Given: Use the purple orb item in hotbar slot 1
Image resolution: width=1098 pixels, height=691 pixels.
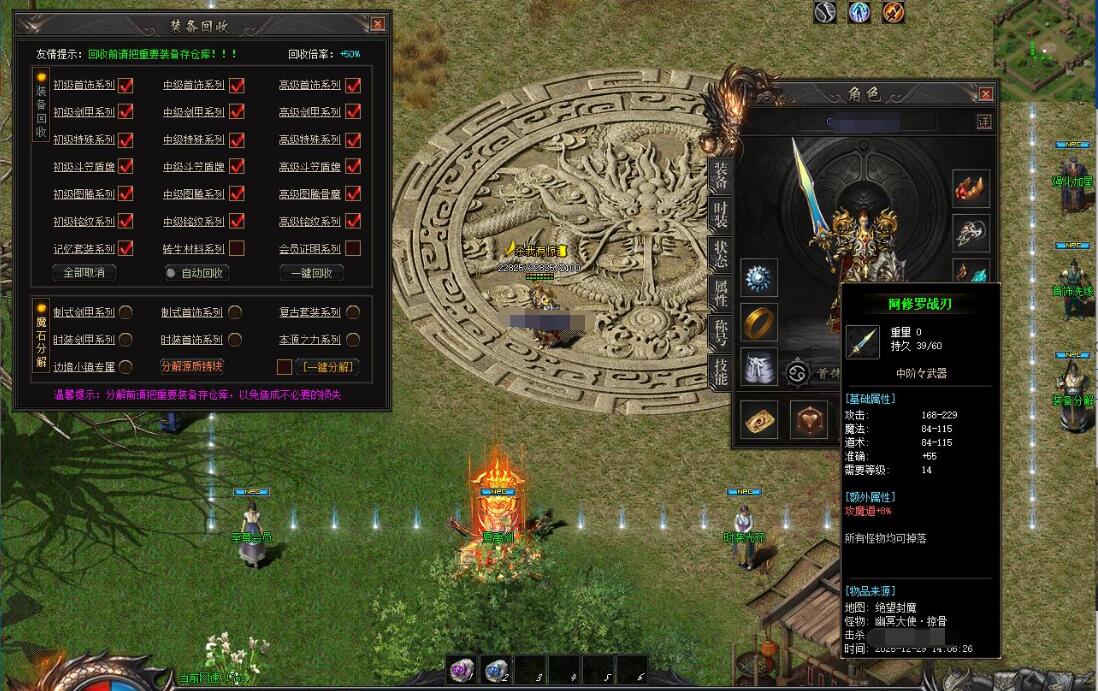Looking at the screenshot, I should point(461,670).
